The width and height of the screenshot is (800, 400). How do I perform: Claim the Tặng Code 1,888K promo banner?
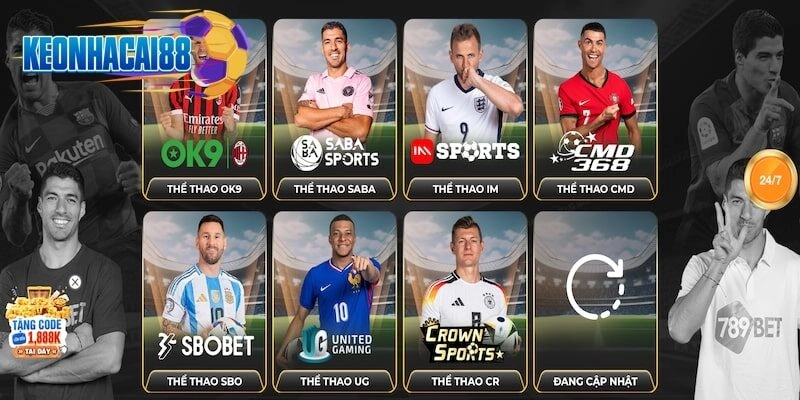[x=40, y=327]
